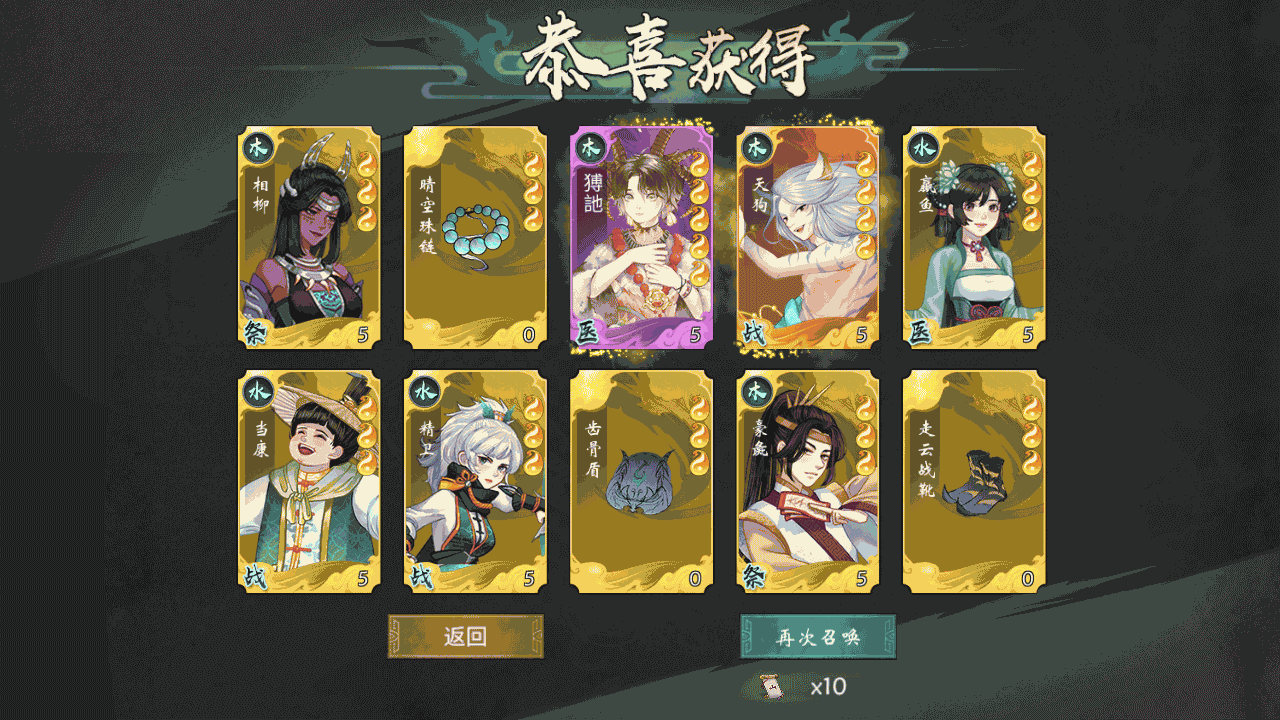The width and height of the screenshot is (1280, 720).
Task: Choose the 齿骨盾 shield card
Action: [641, 482]
